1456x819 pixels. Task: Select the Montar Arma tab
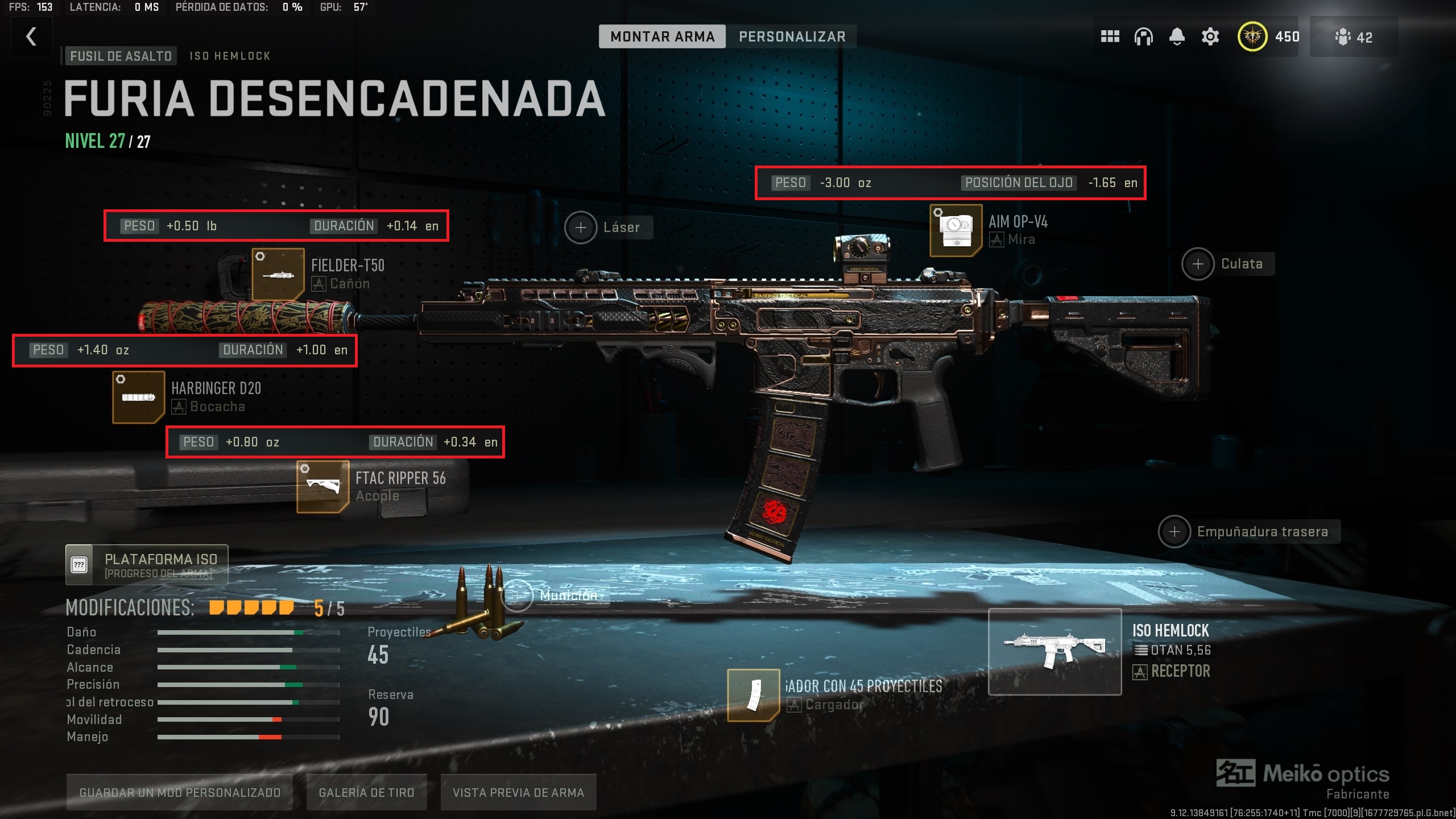[x=661, y=36]
